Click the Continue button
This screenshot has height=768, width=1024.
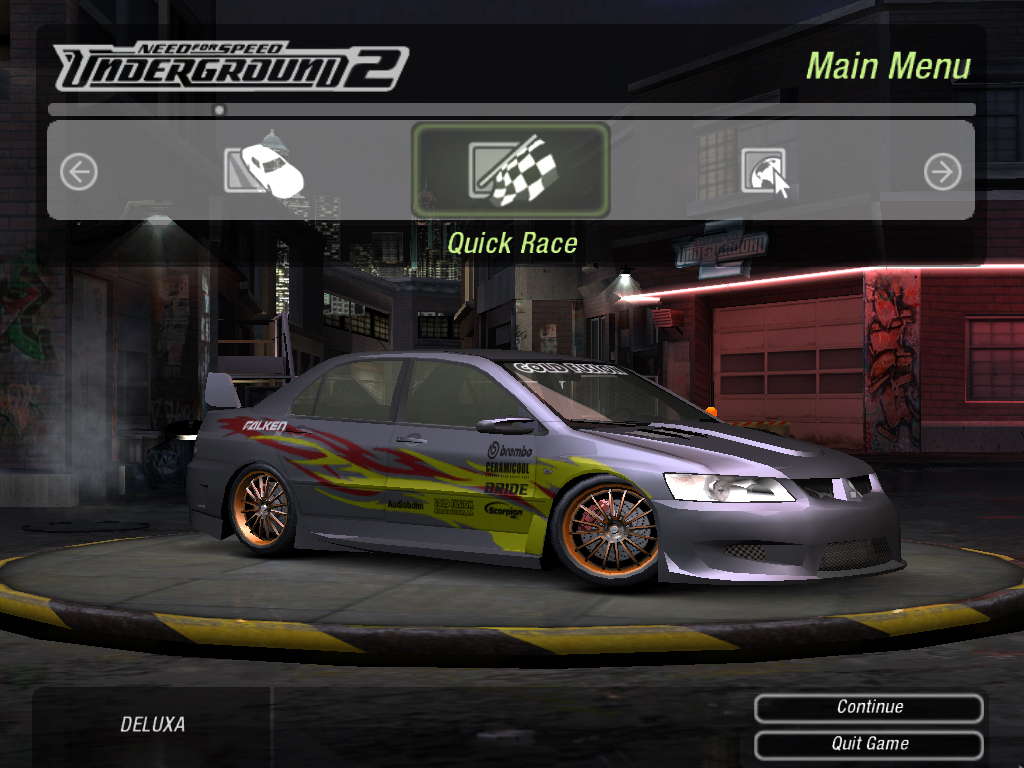pos(869,708)
